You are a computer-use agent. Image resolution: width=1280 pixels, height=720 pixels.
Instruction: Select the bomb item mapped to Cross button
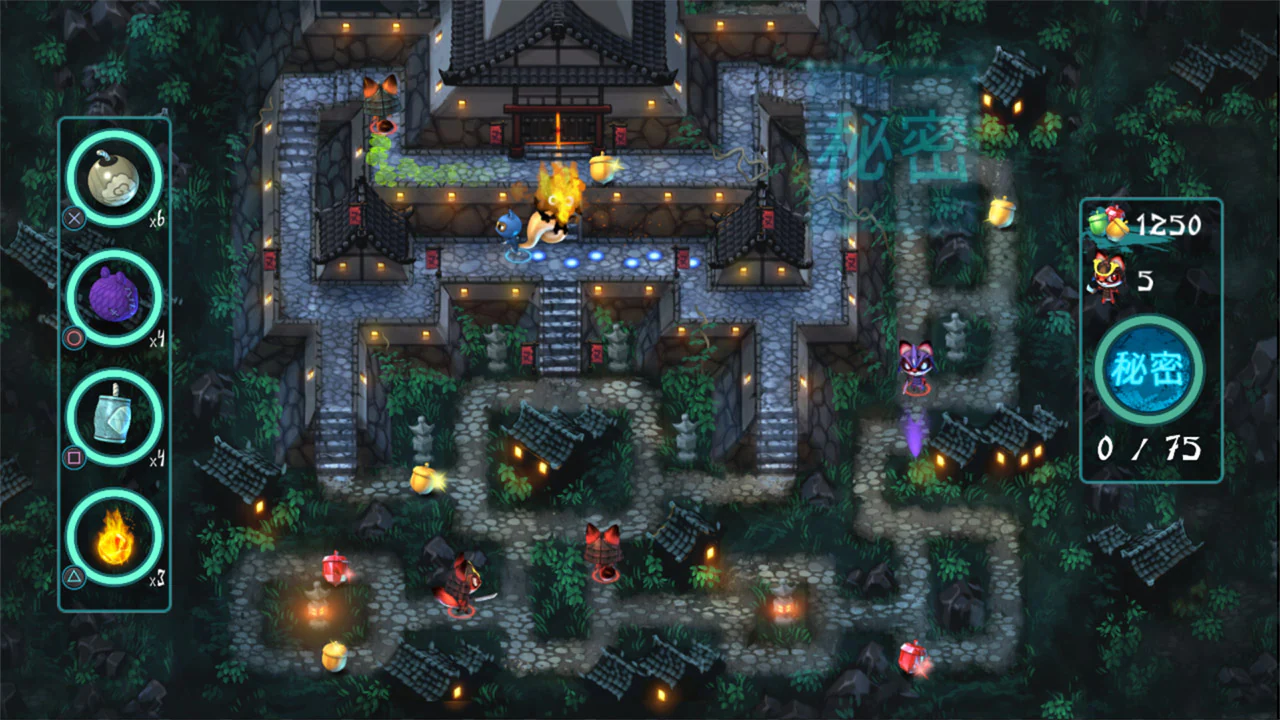114,177
